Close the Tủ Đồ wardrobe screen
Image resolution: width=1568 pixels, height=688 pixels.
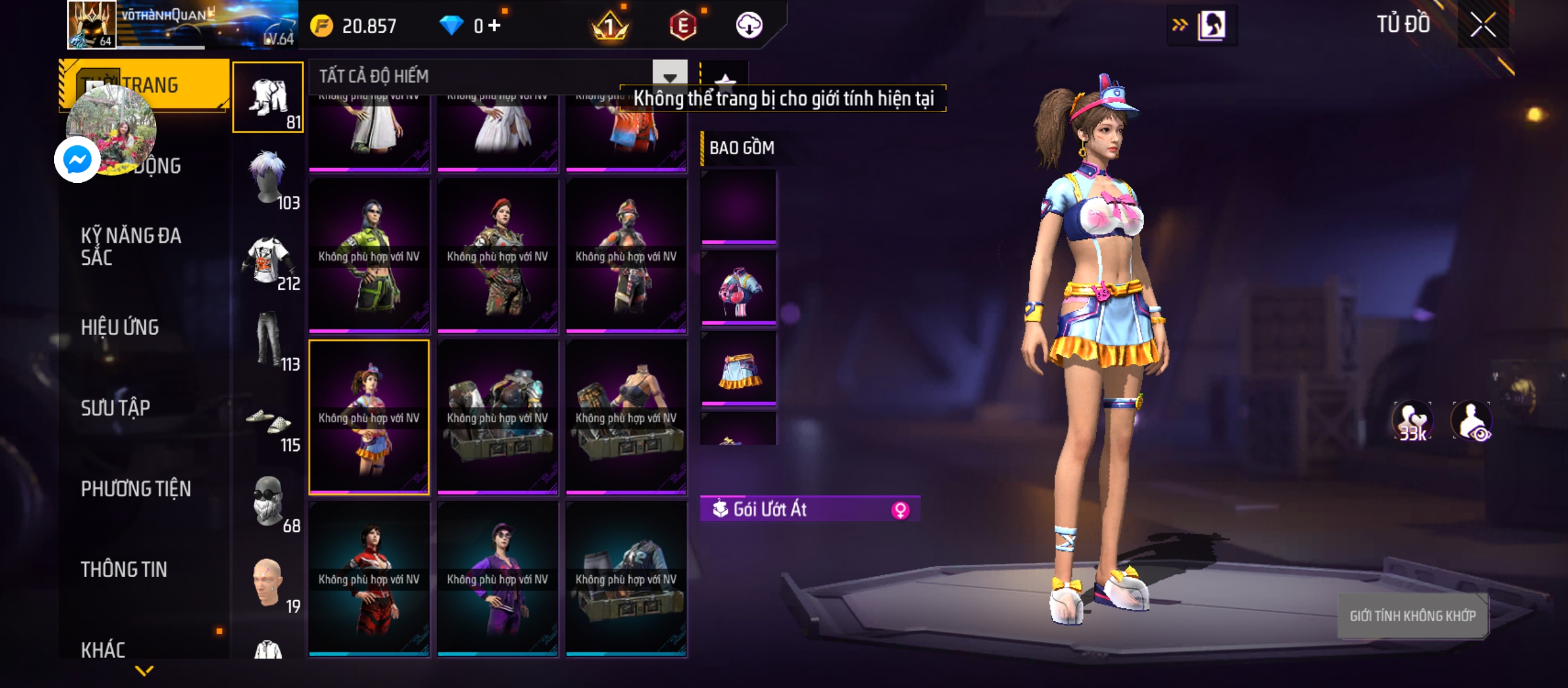coord(1483,25)
